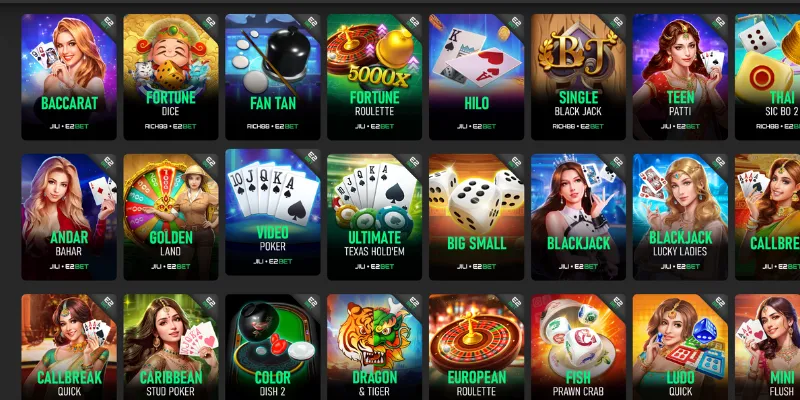Open the Andar Bahar game tile
Image resolution: width=800 pixels, height=400 pixels.
pos(67,213)
